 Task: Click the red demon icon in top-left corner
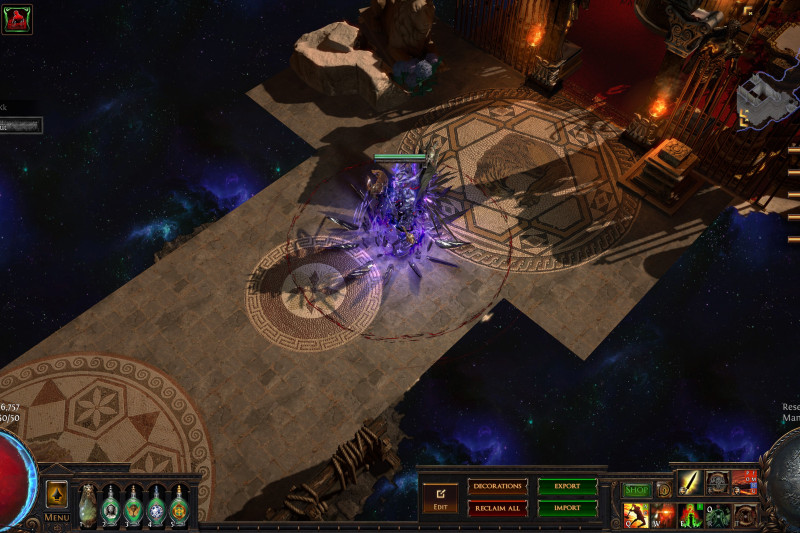click(17, 19)
